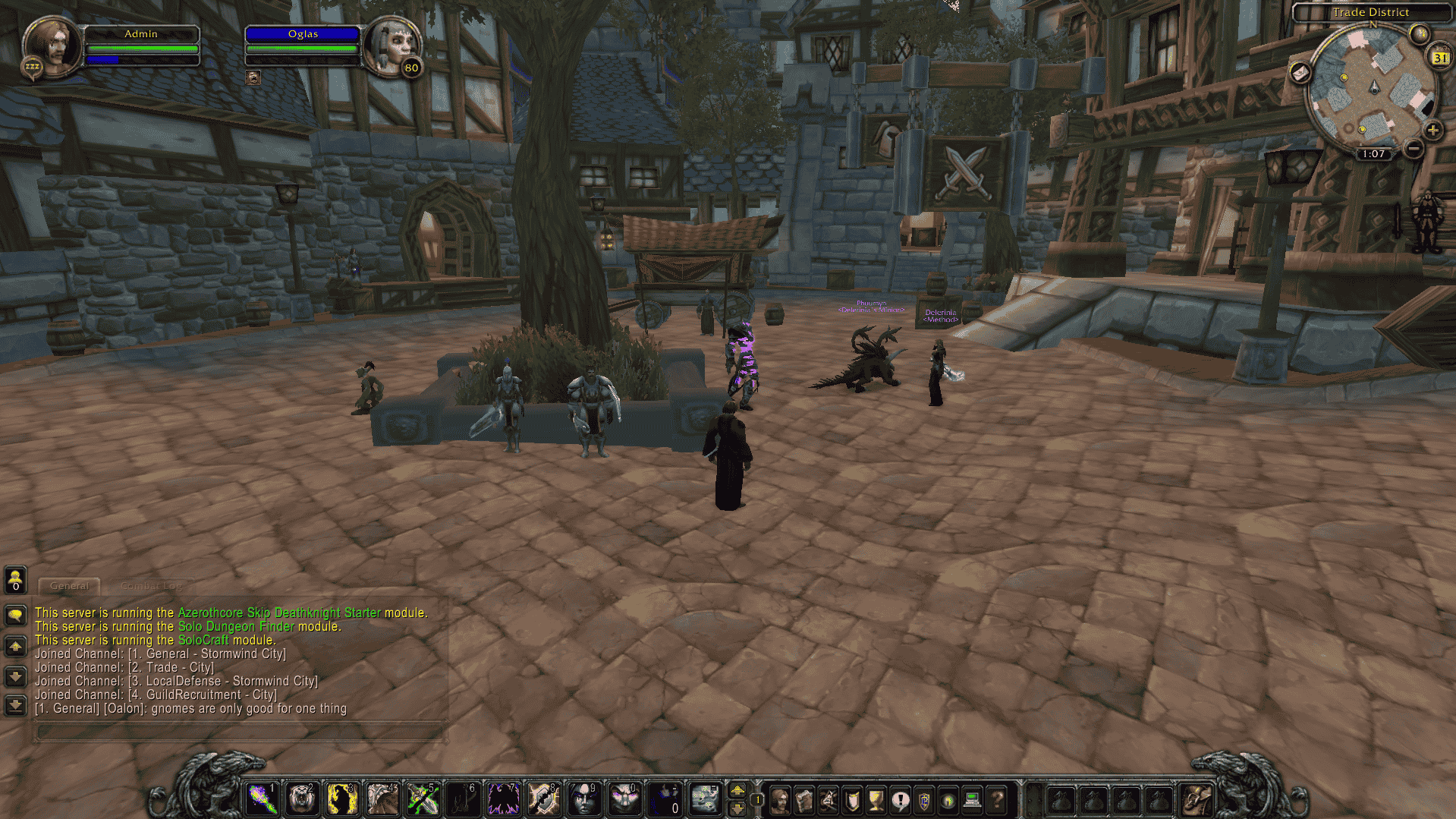The height and width of the screenshot is (819, 1456).
Task: Open the Social window speech-bubble icon
Action: point(901,799)
